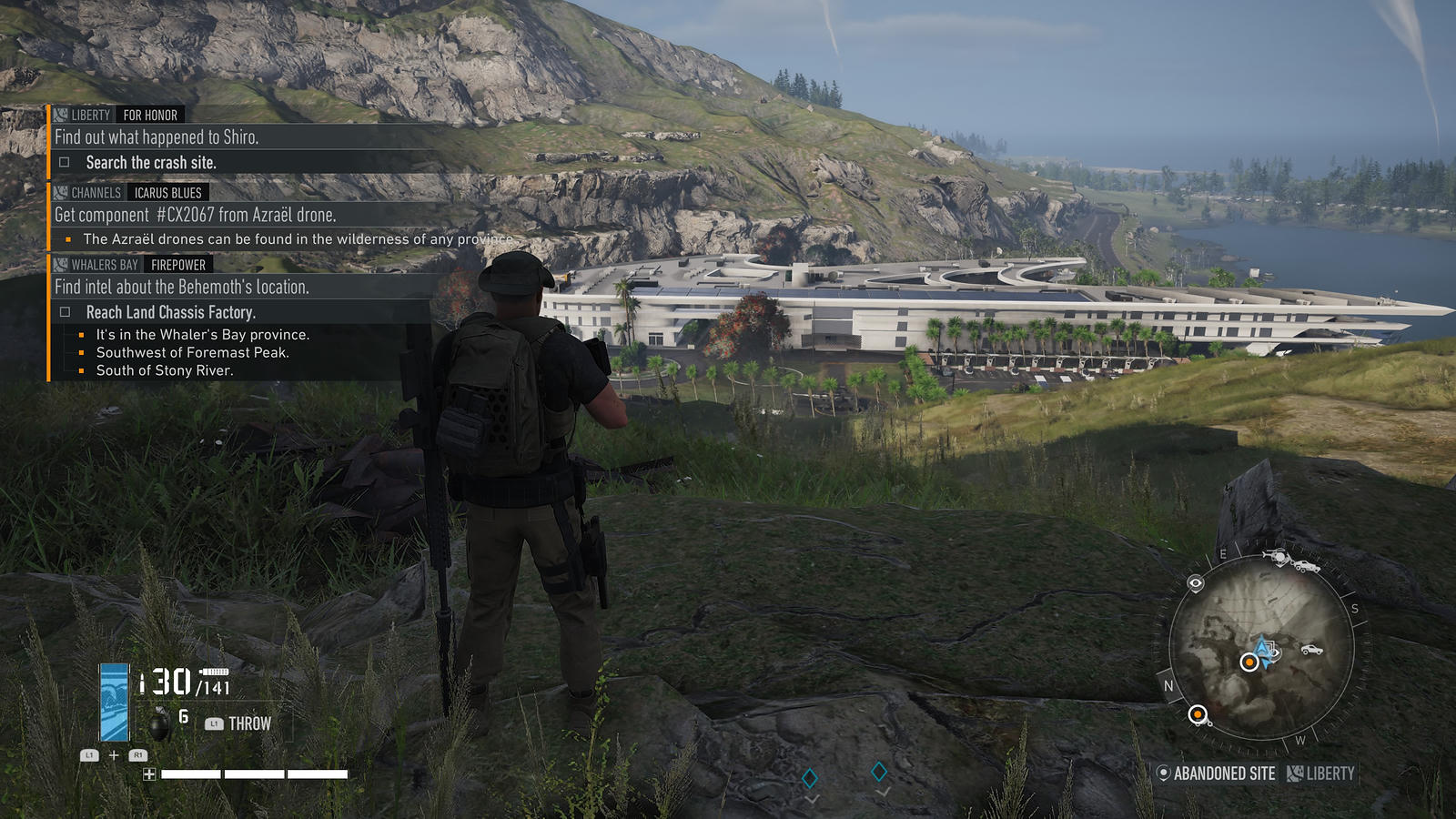
Task: Tick the 'Search the crash site' objective checkbox
Action: click(65, 163)
